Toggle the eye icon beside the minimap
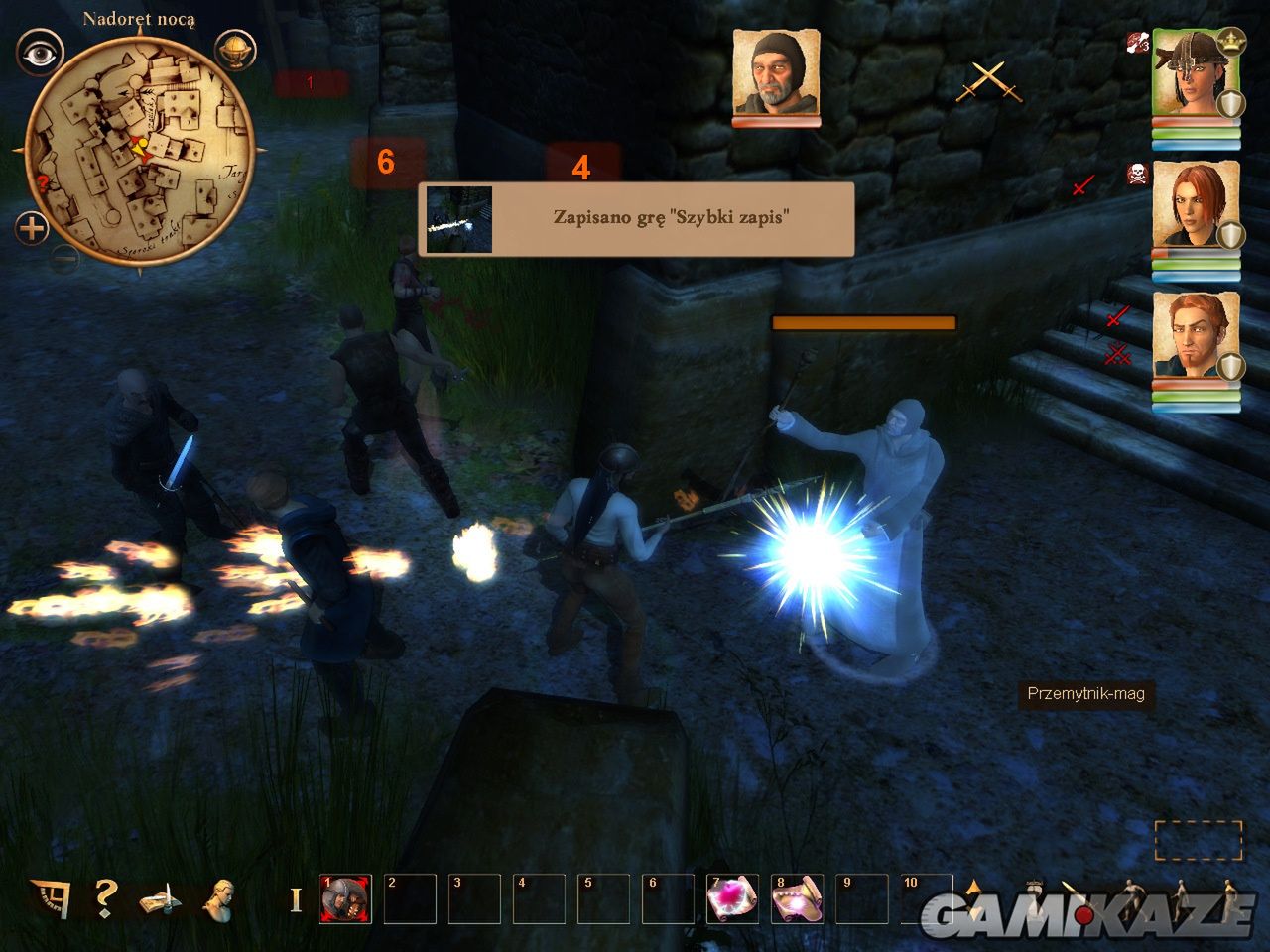 40,54
